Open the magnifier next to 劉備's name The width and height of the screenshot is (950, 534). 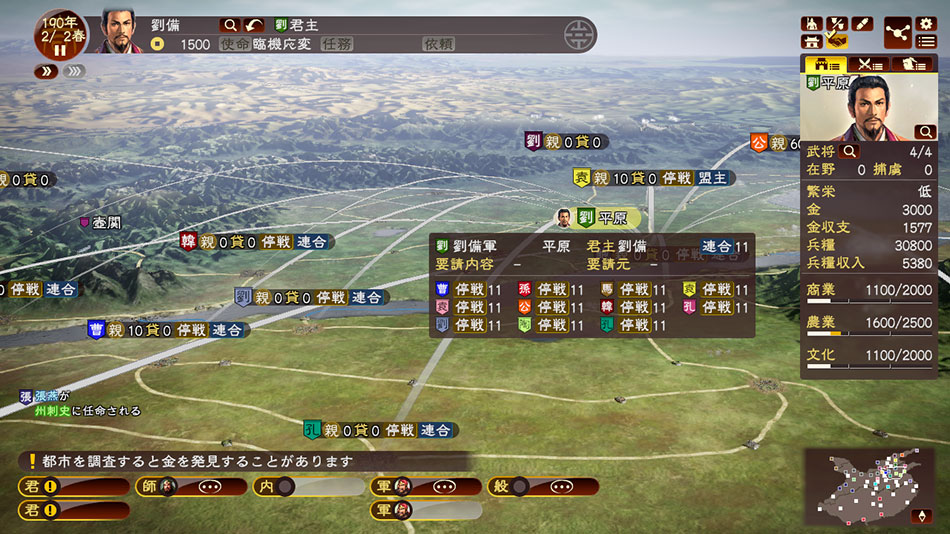(x=230, y=24)
